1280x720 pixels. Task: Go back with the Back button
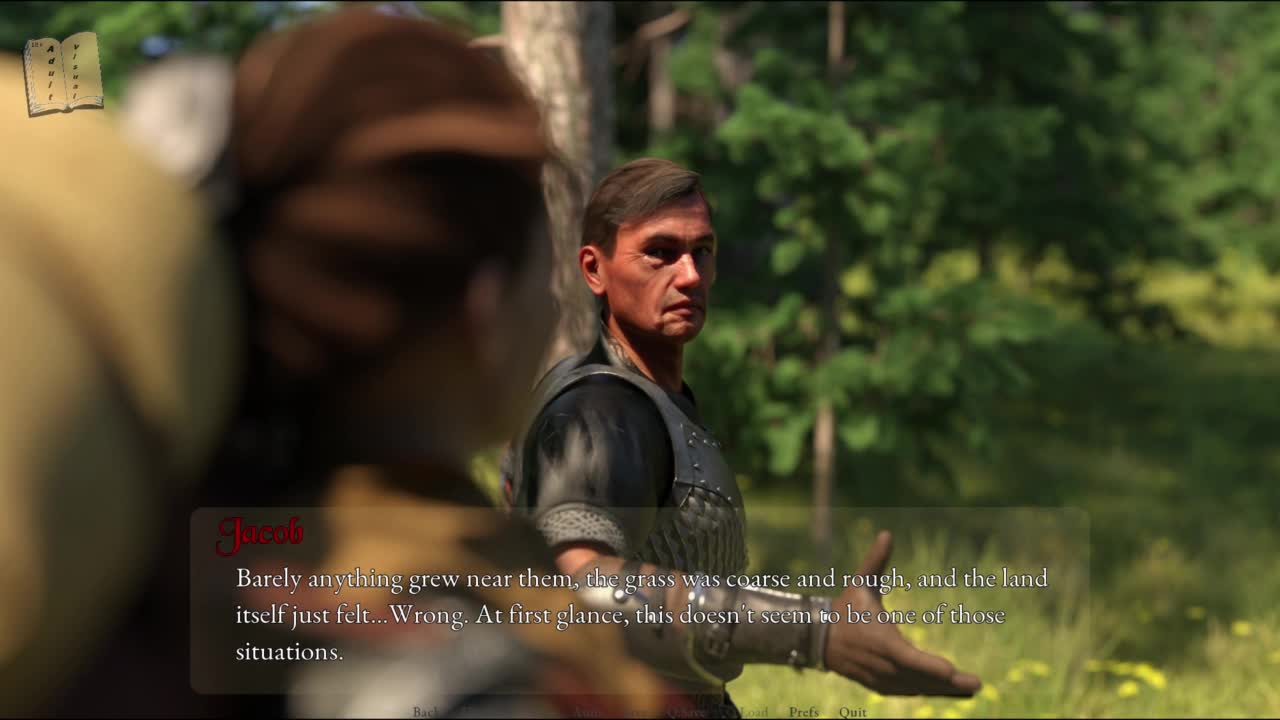click(426, 712)
